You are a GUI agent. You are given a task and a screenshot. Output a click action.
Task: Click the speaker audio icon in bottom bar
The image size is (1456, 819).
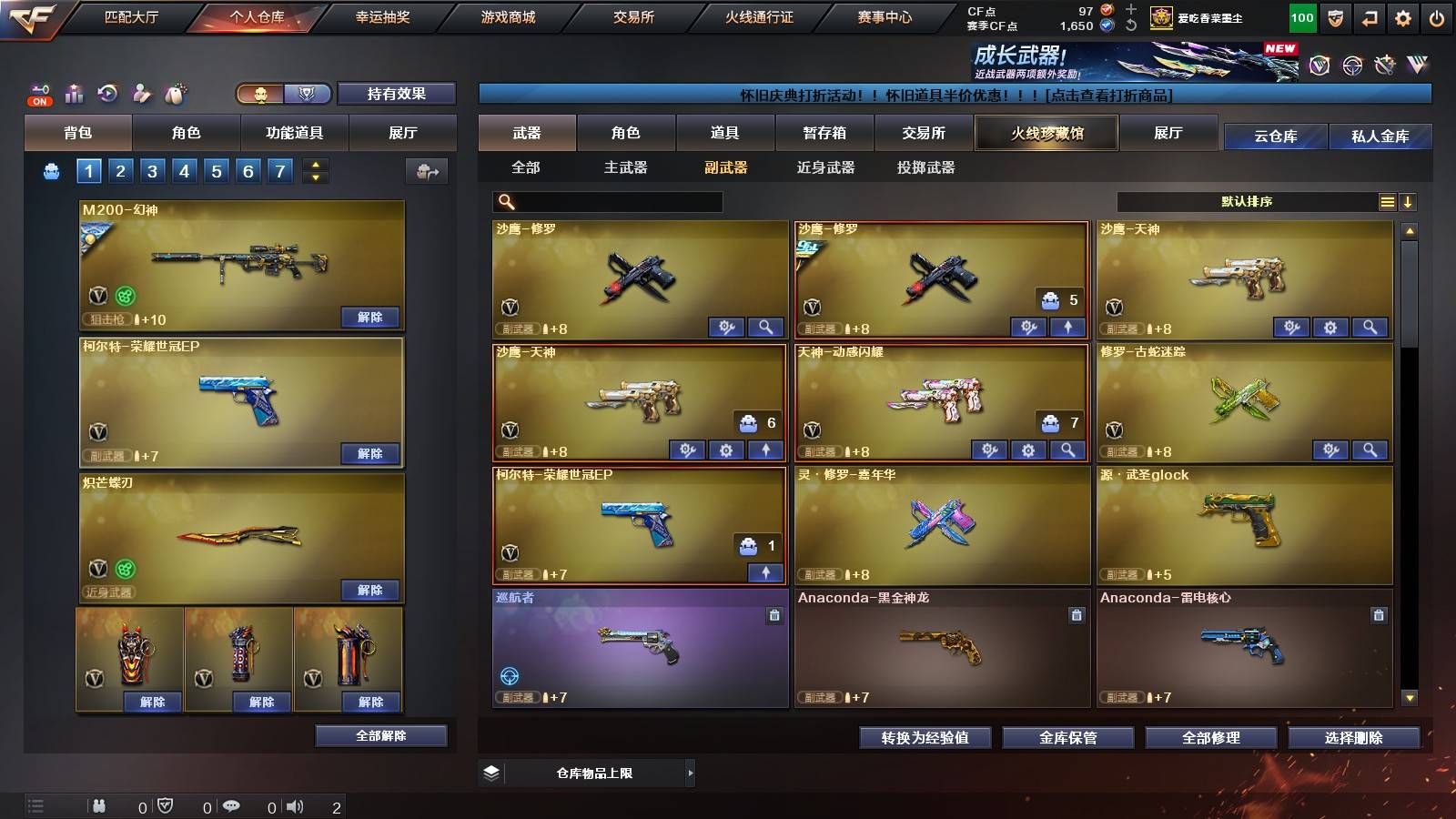(x=293, y=806)
